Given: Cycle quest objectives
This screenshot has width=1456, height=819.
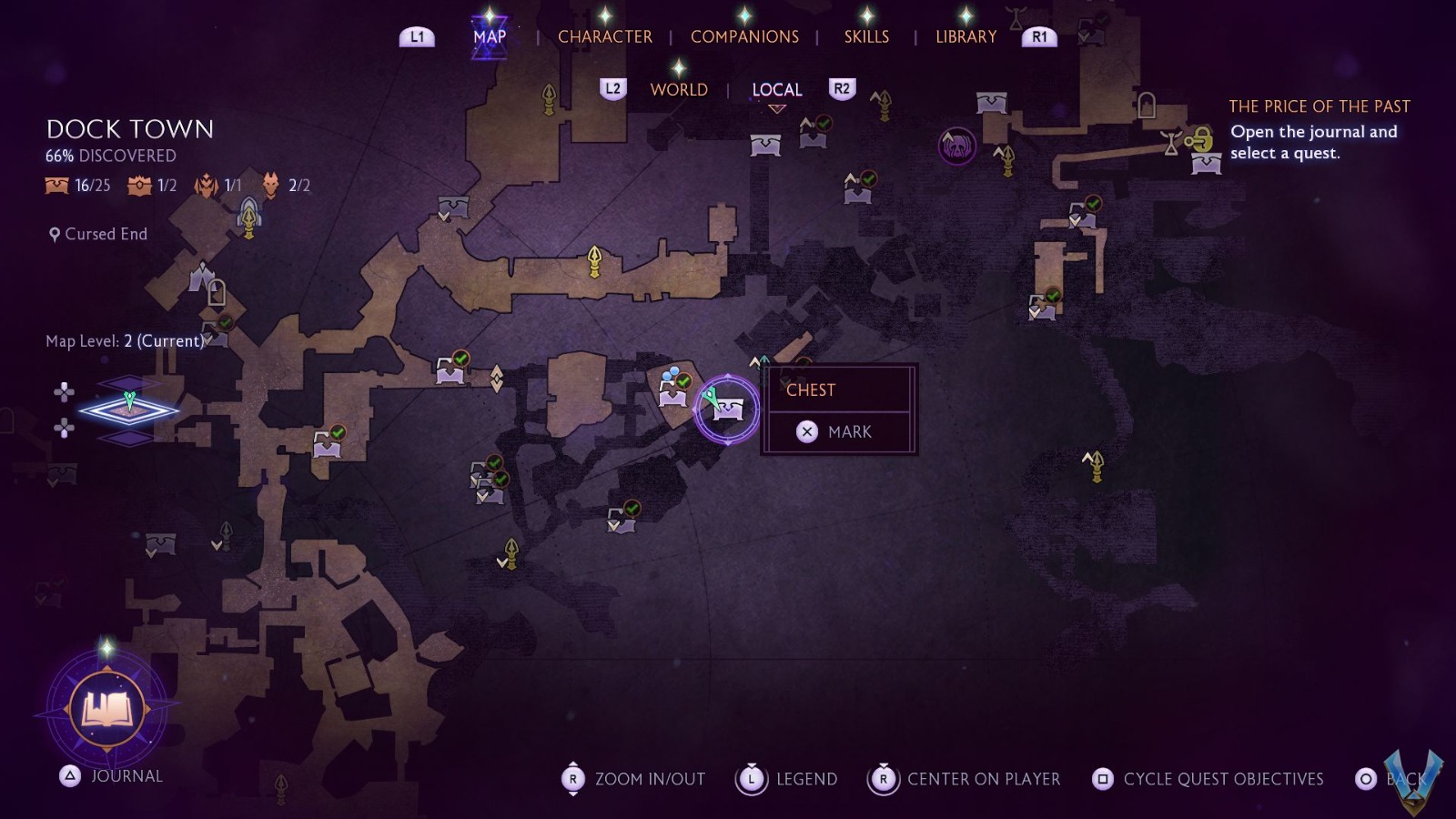Looking at the screenshot, I should point(1208,779).
